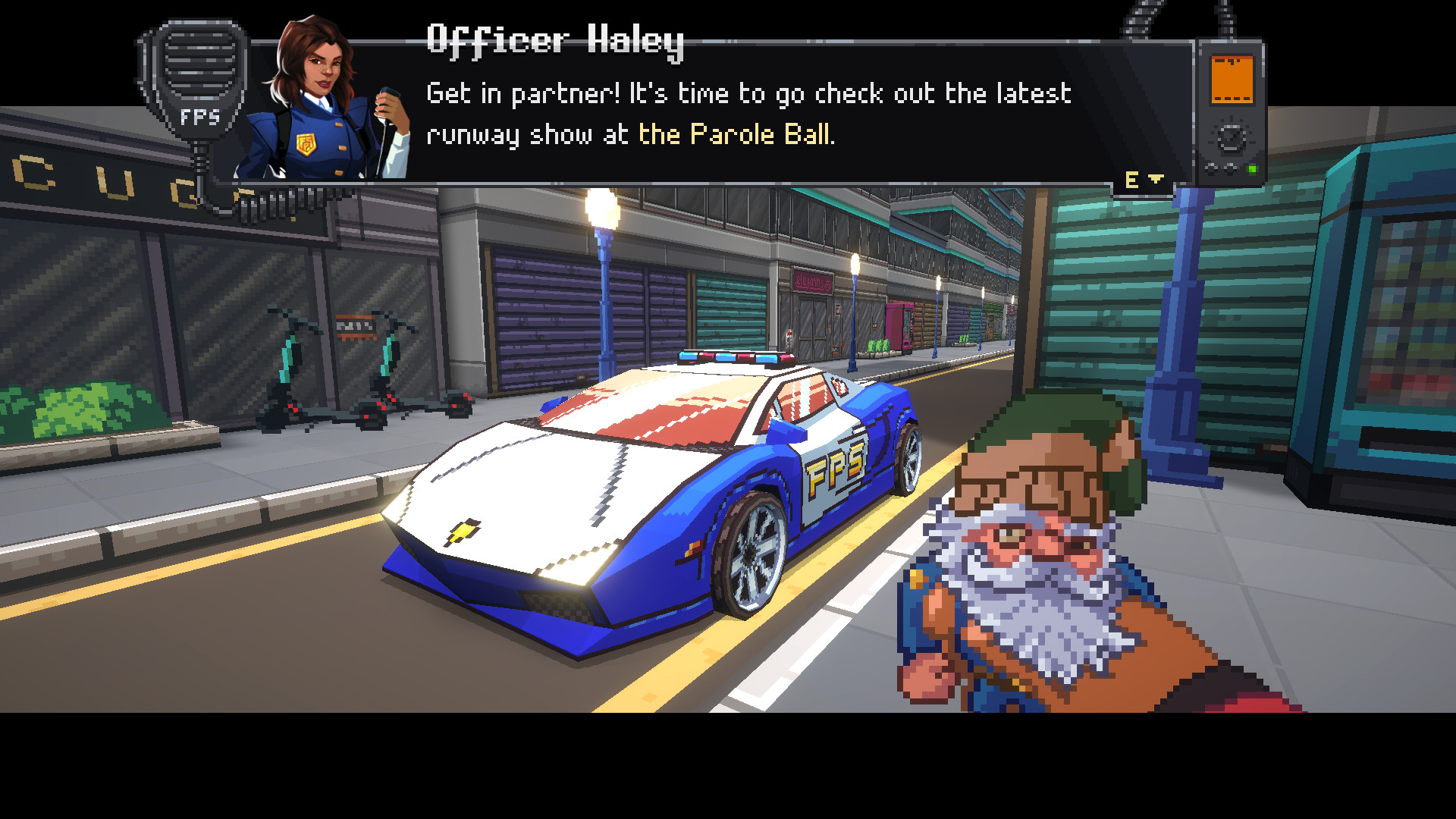The image size is (1456, 819).
Task: Click the dialogue text area of the radio box
Action: point(751,114)
